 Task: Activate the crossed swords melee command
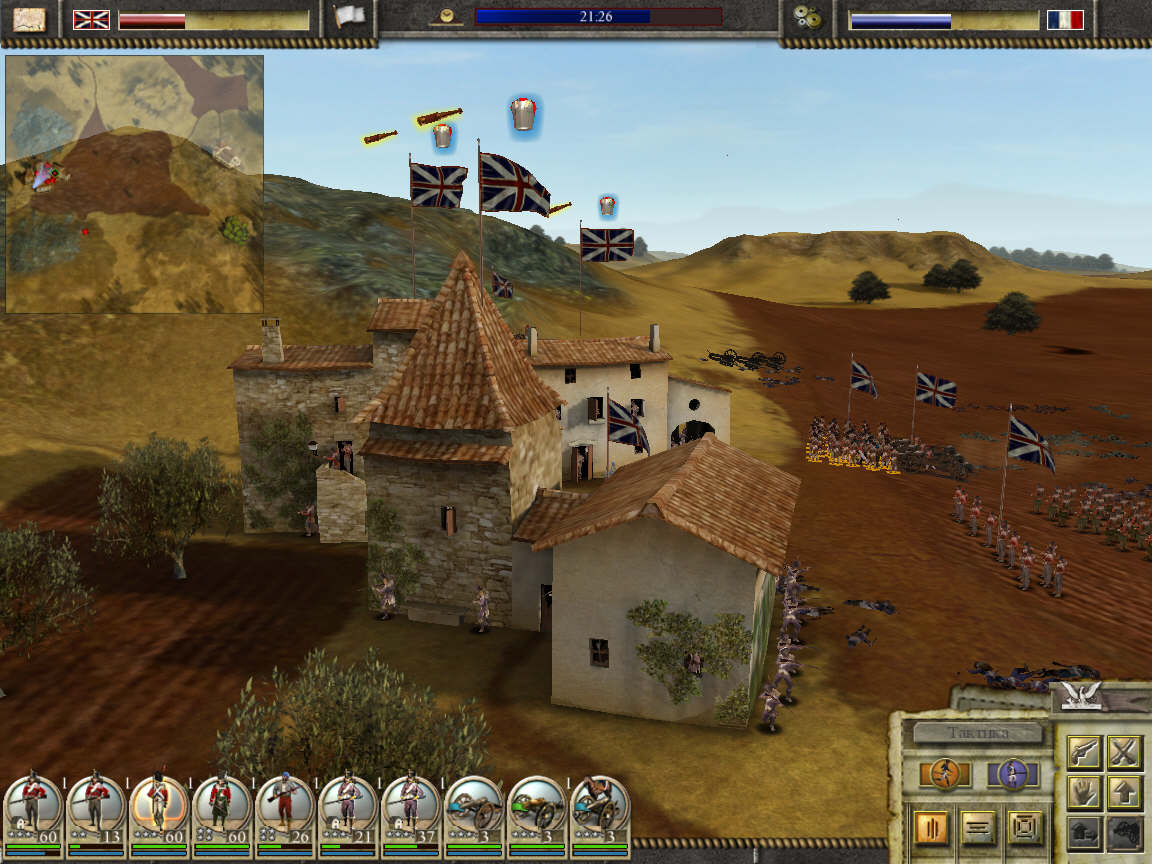[1125, 751]
